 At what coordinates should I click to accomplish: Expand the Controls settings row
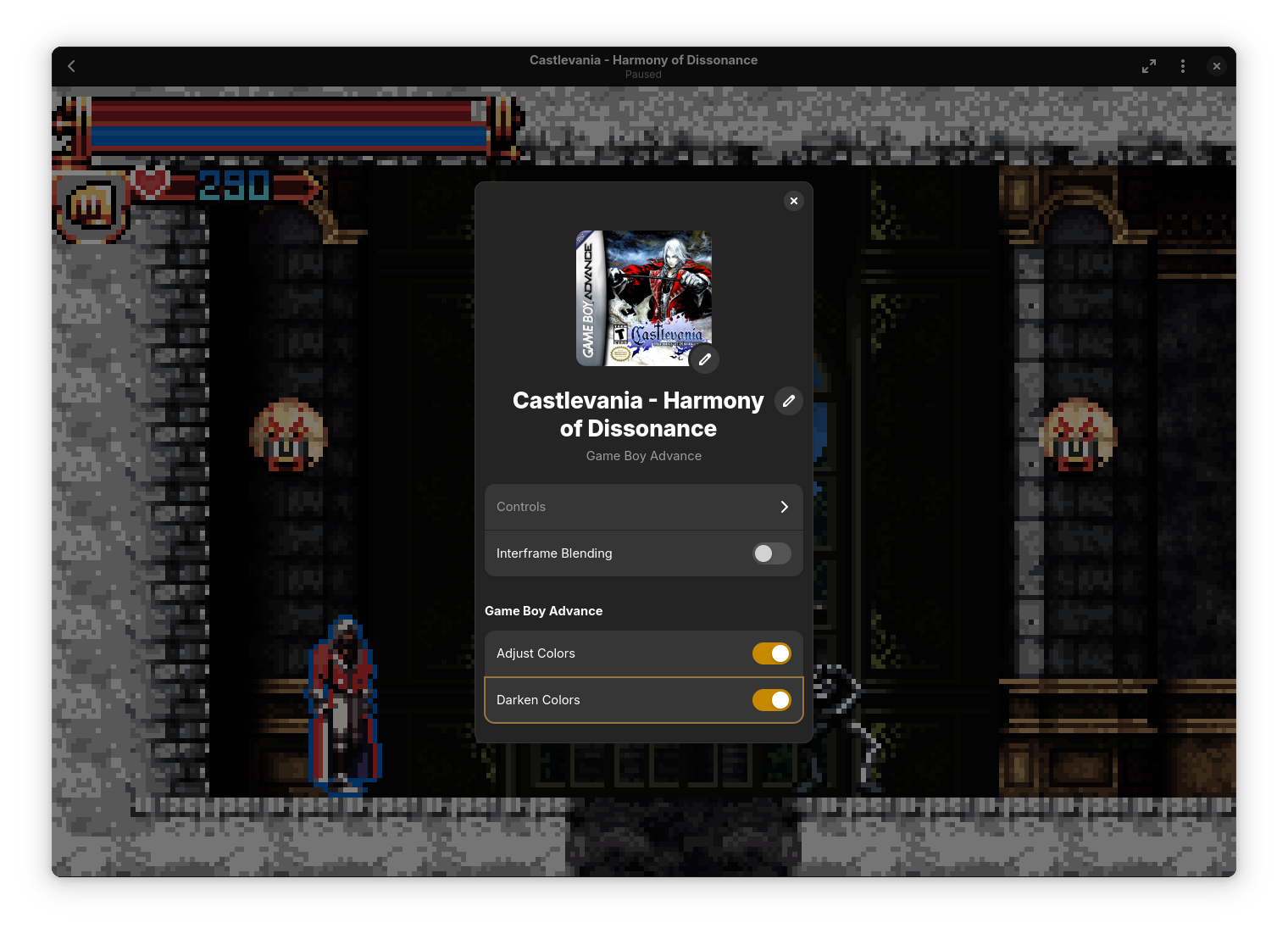pos(643,507)
